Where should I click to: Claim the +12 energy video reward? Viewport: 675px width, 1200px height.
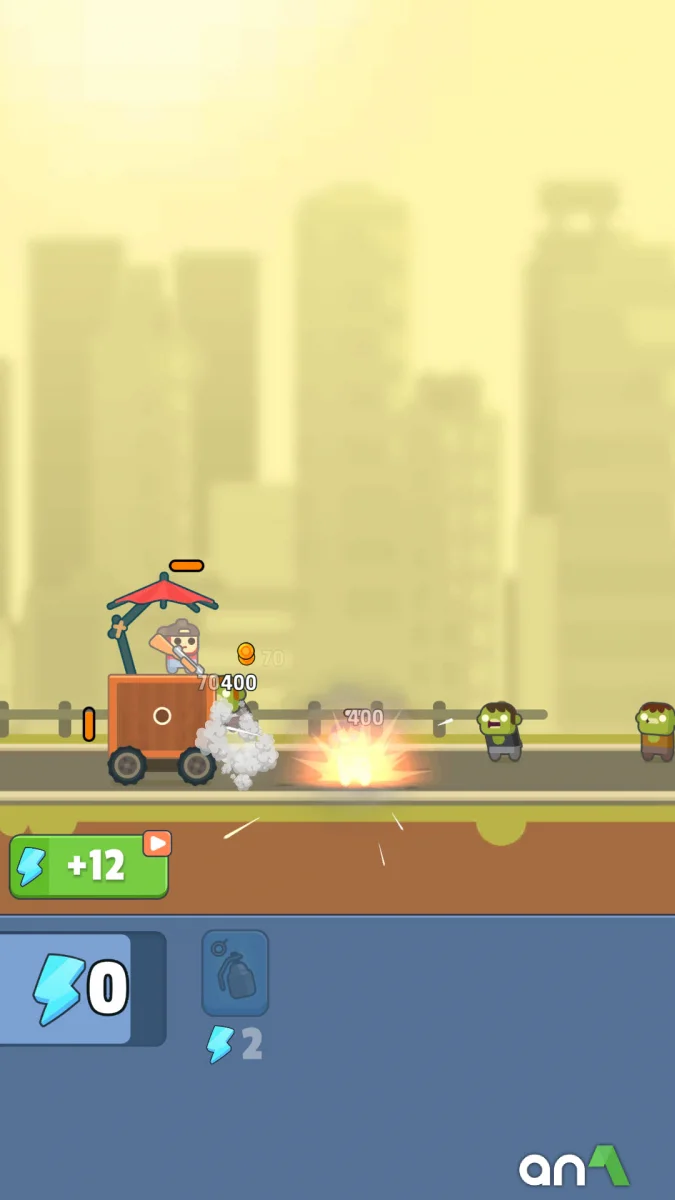point(89,866)
